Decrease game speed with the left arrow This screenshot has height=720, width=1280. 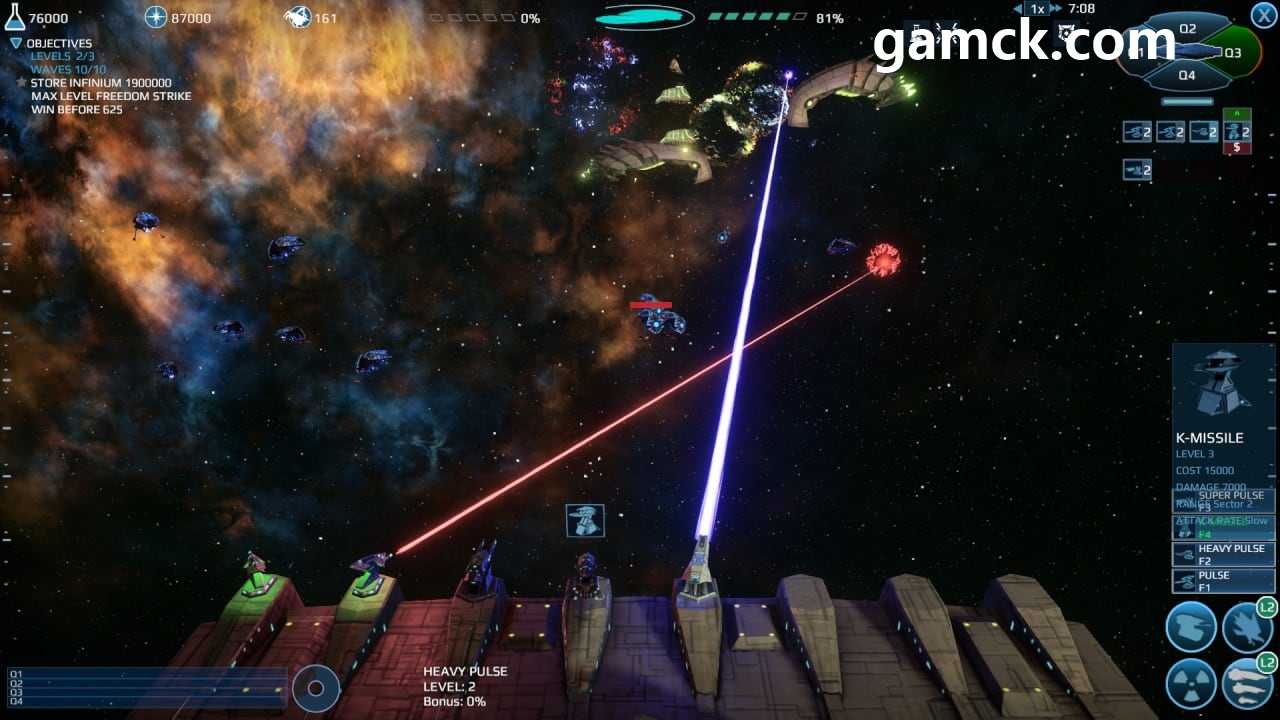[1017, 9]
